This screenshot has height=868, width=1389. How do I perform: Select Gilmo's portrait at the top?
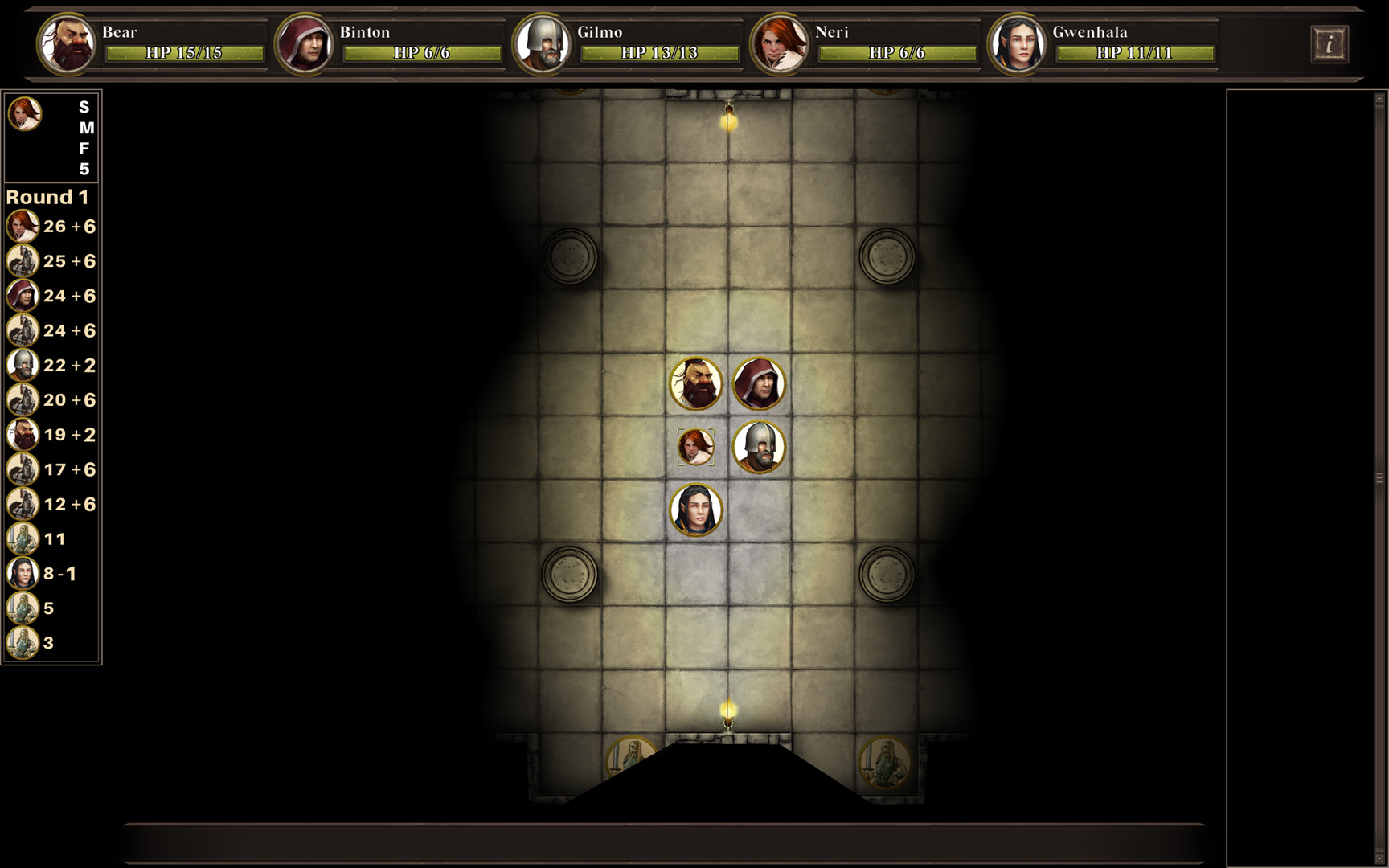(543, 44)
